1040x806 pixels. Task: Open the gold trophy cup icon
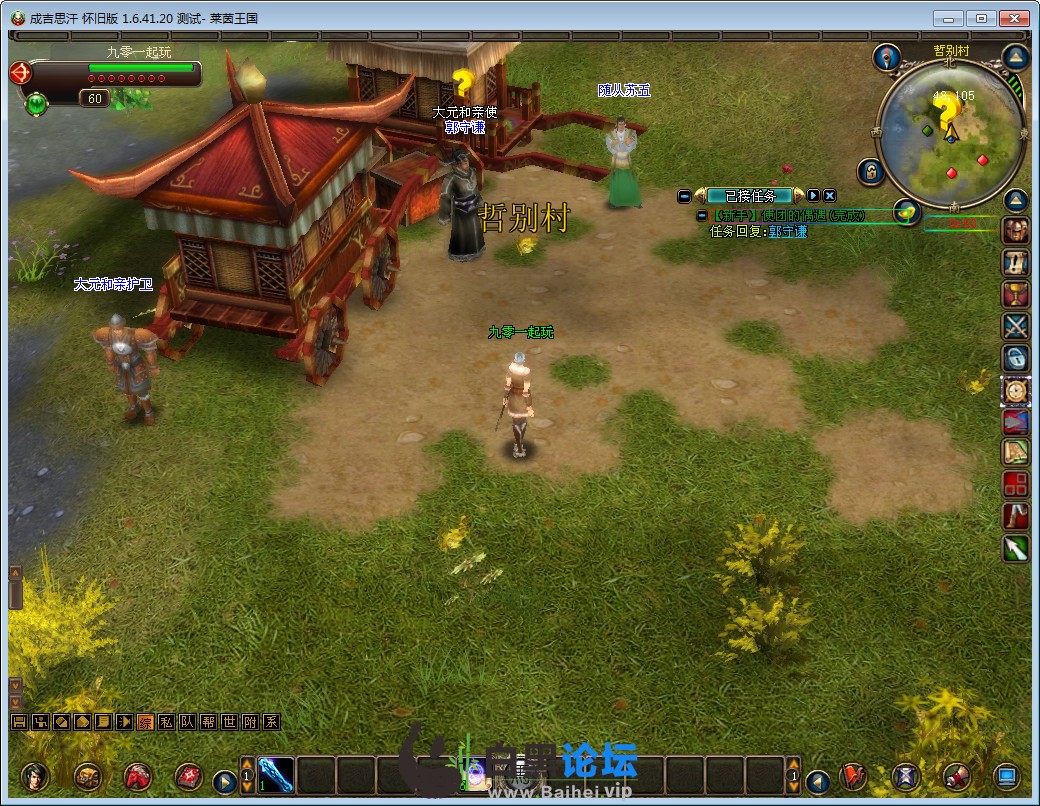[1016, 294]
